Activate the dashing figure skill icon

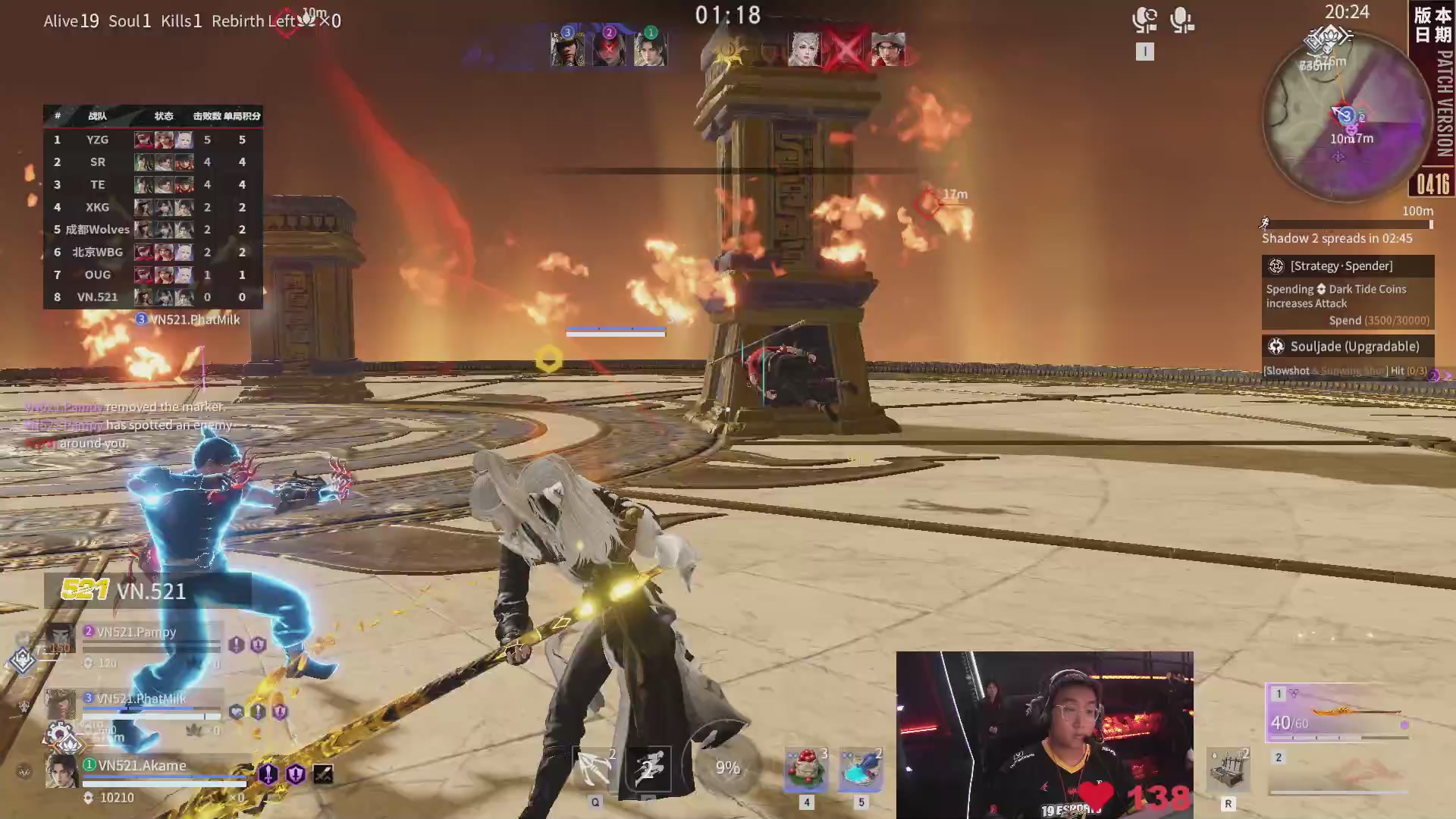[x=648, y=769]
